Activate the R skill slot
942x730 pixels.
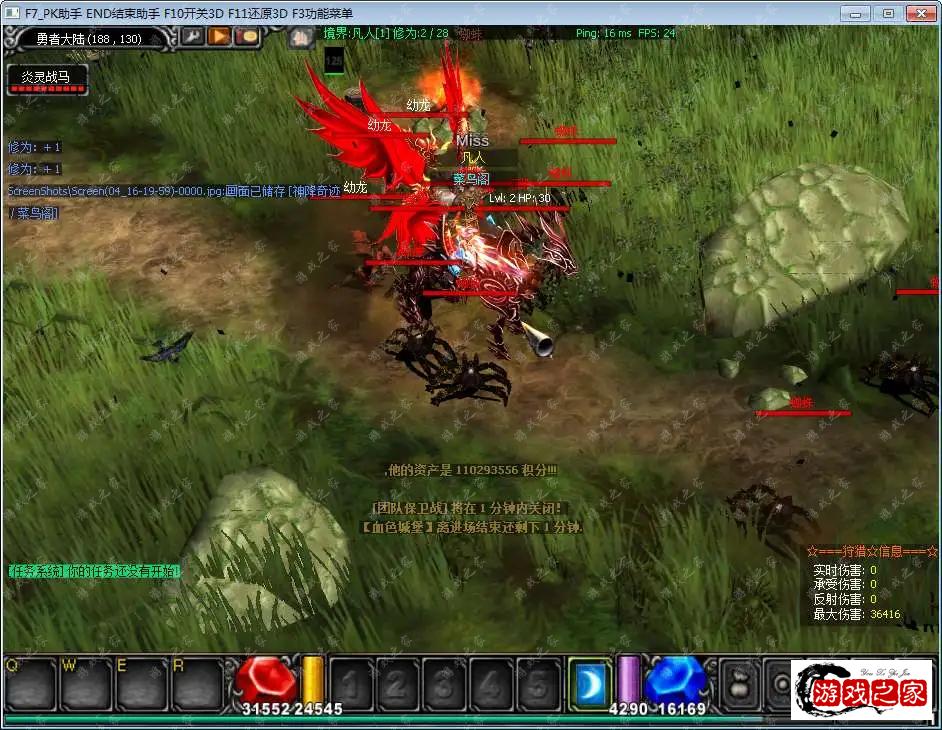tap(197, 683)
